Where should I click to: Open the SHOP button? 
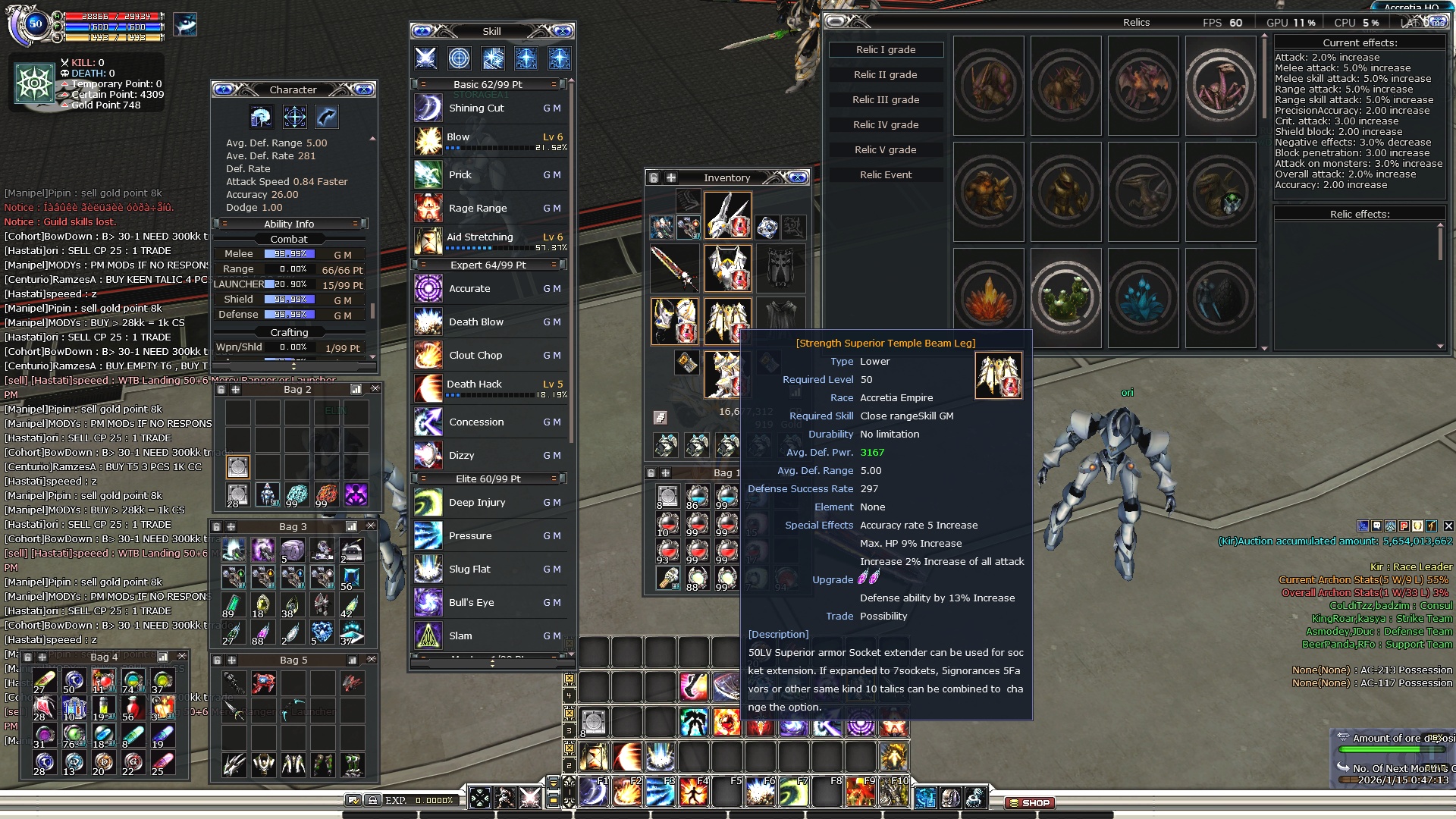point(1030,802)
